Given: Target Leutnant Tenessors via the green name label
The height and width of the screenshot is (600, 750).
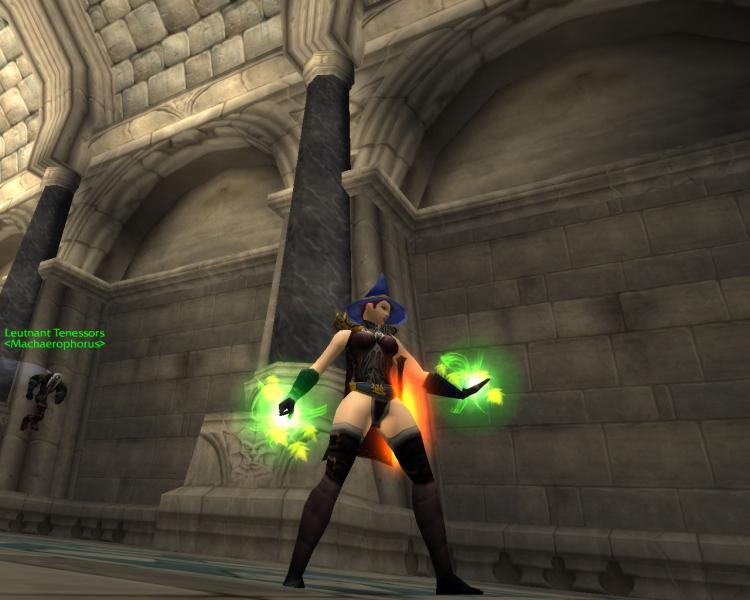Looking at the screenshot, I should (x=54, y=334).
